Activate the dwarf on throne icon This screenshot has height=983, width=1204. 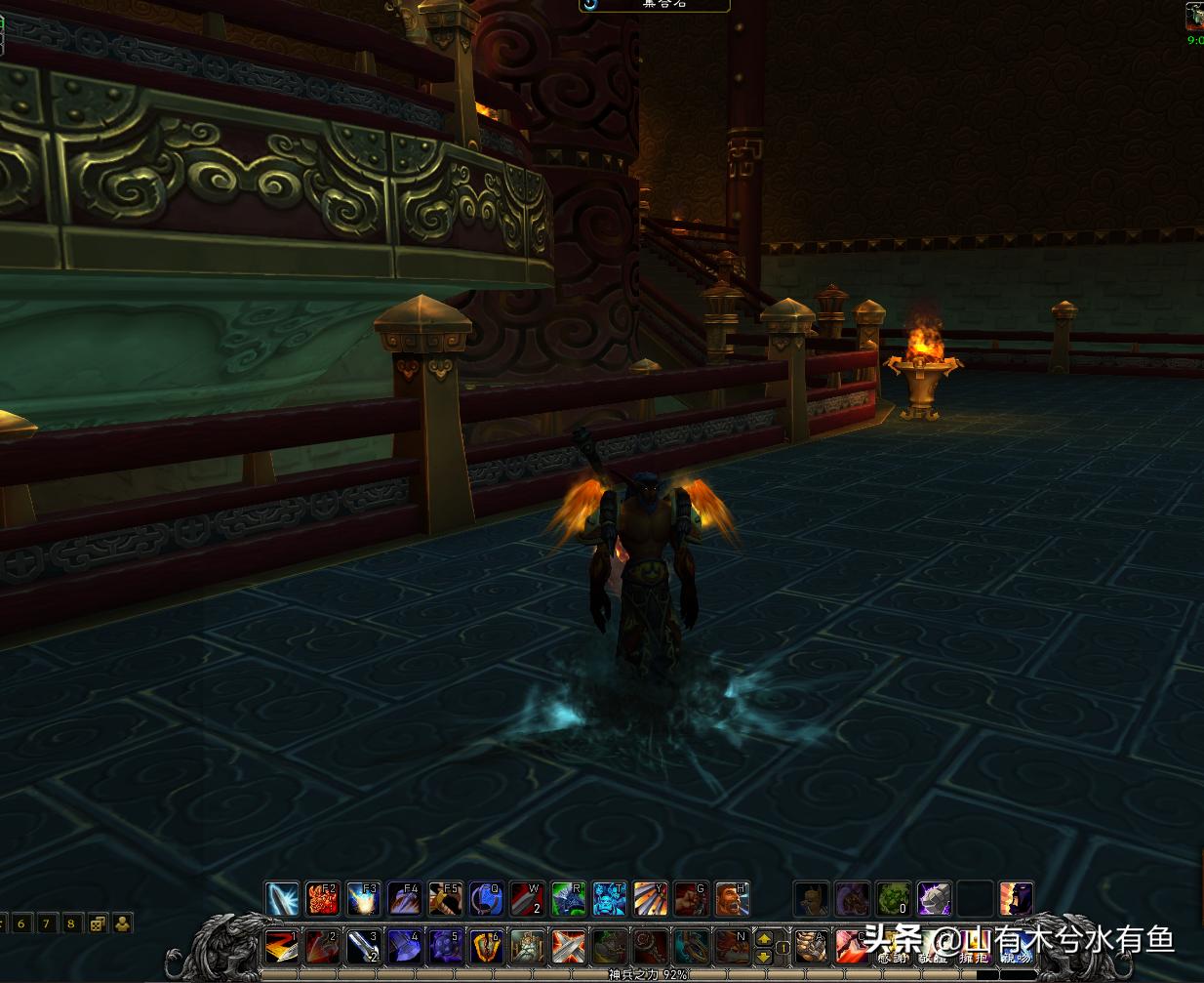click(528, 946)
